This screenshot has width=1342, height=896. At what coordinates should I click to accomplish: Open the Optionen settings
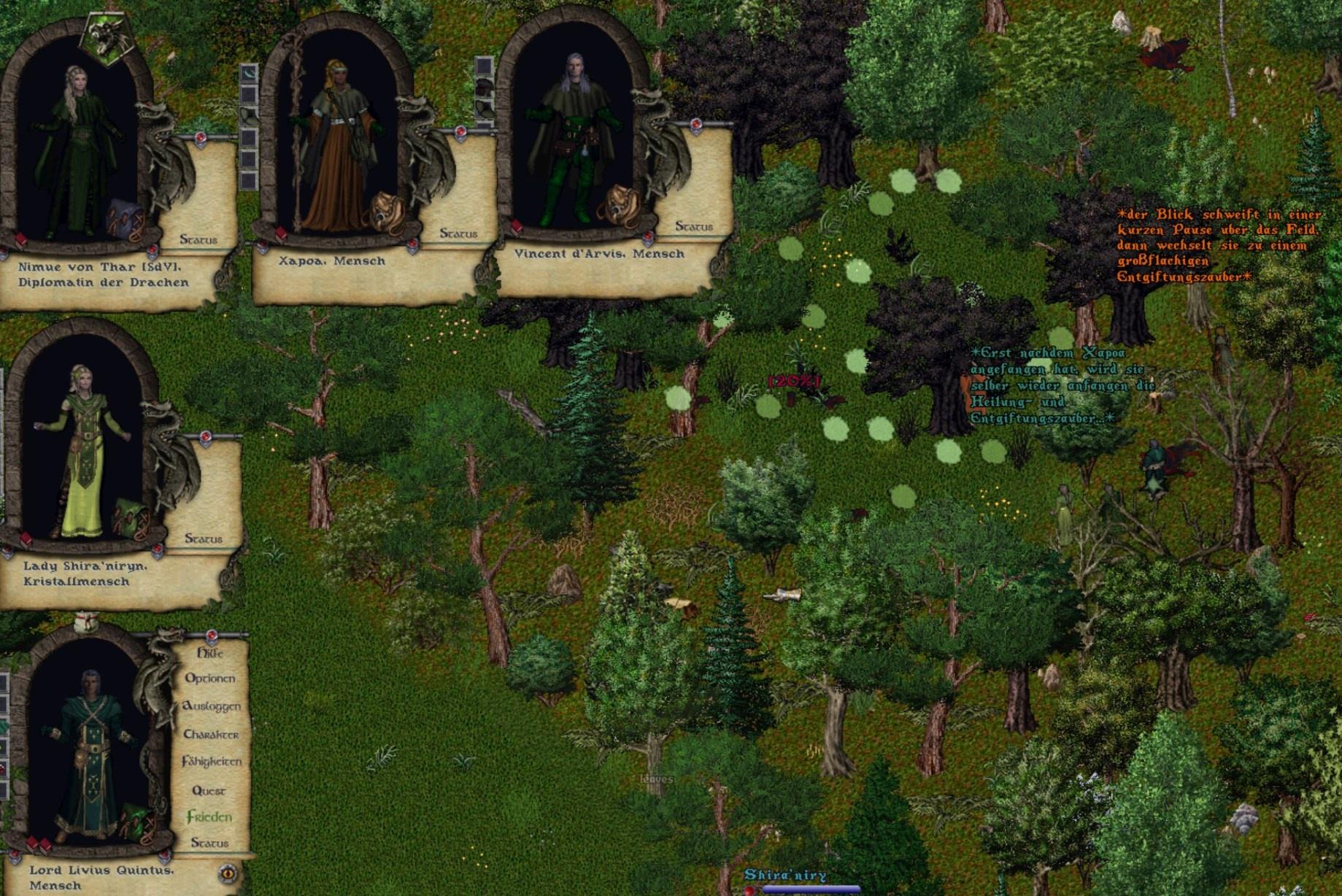(210, 679)
